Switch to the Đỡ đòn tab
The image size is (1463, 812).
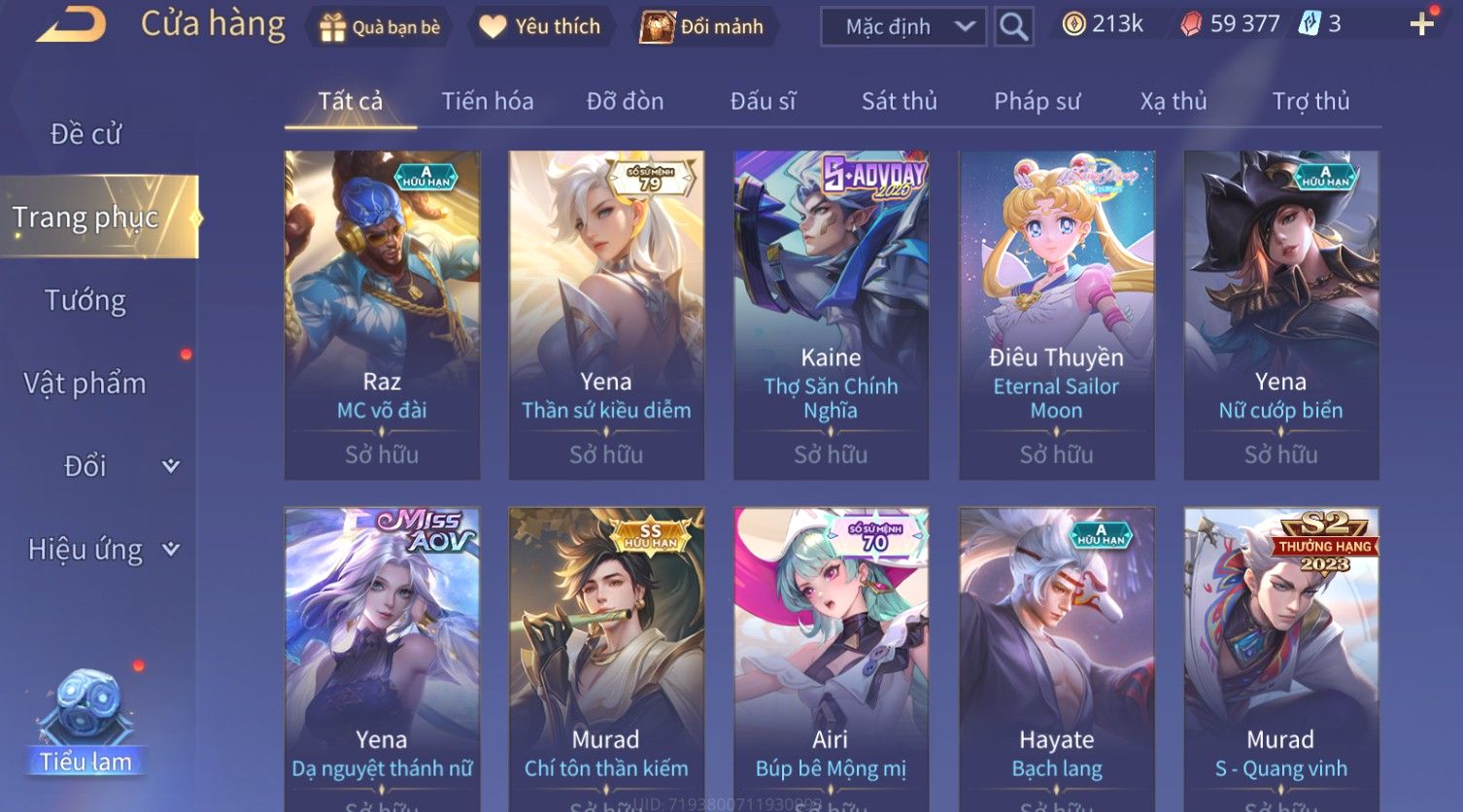point(625,101)
